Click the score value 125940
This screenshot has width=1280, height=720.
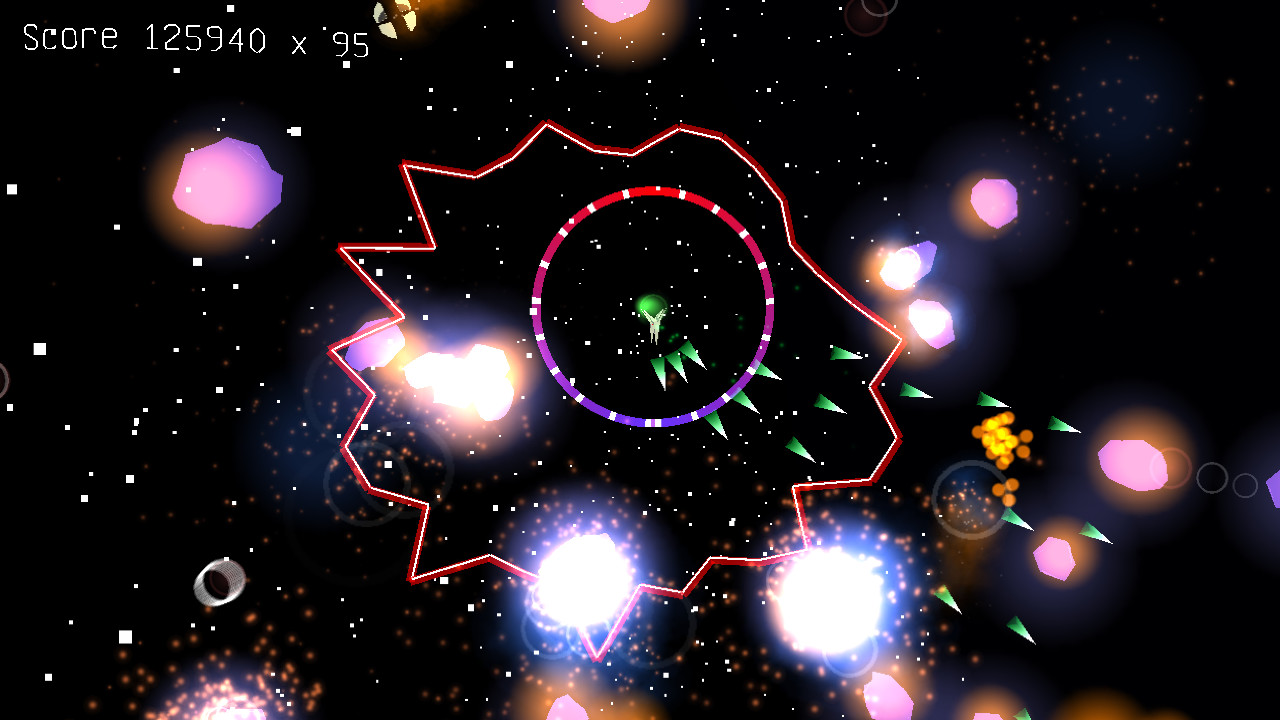(205, 40)
